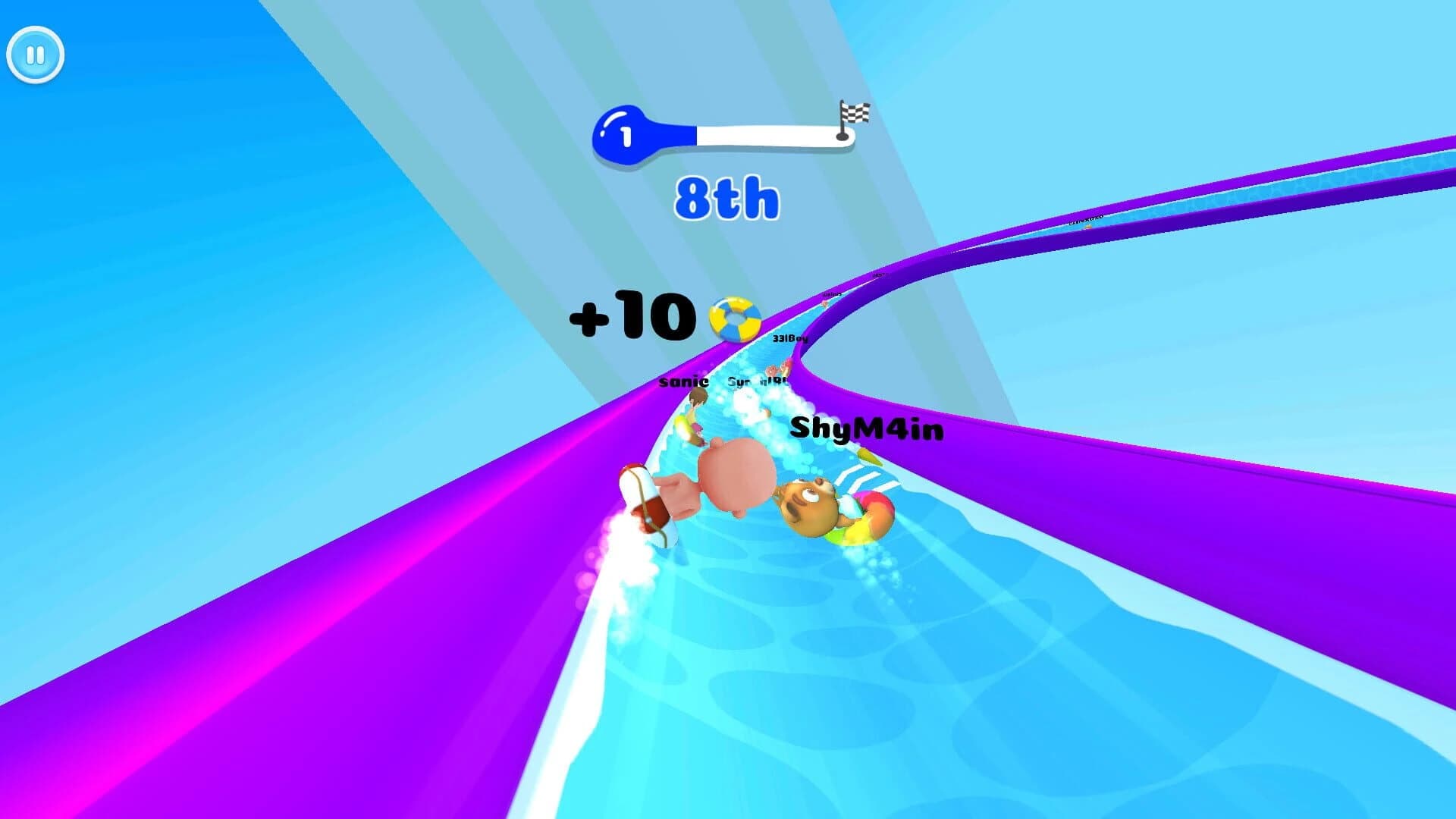Click the 33lBoy name label
Image resolution: width=1456 pixels, height=819 pixels.
(x=790, y=339)
